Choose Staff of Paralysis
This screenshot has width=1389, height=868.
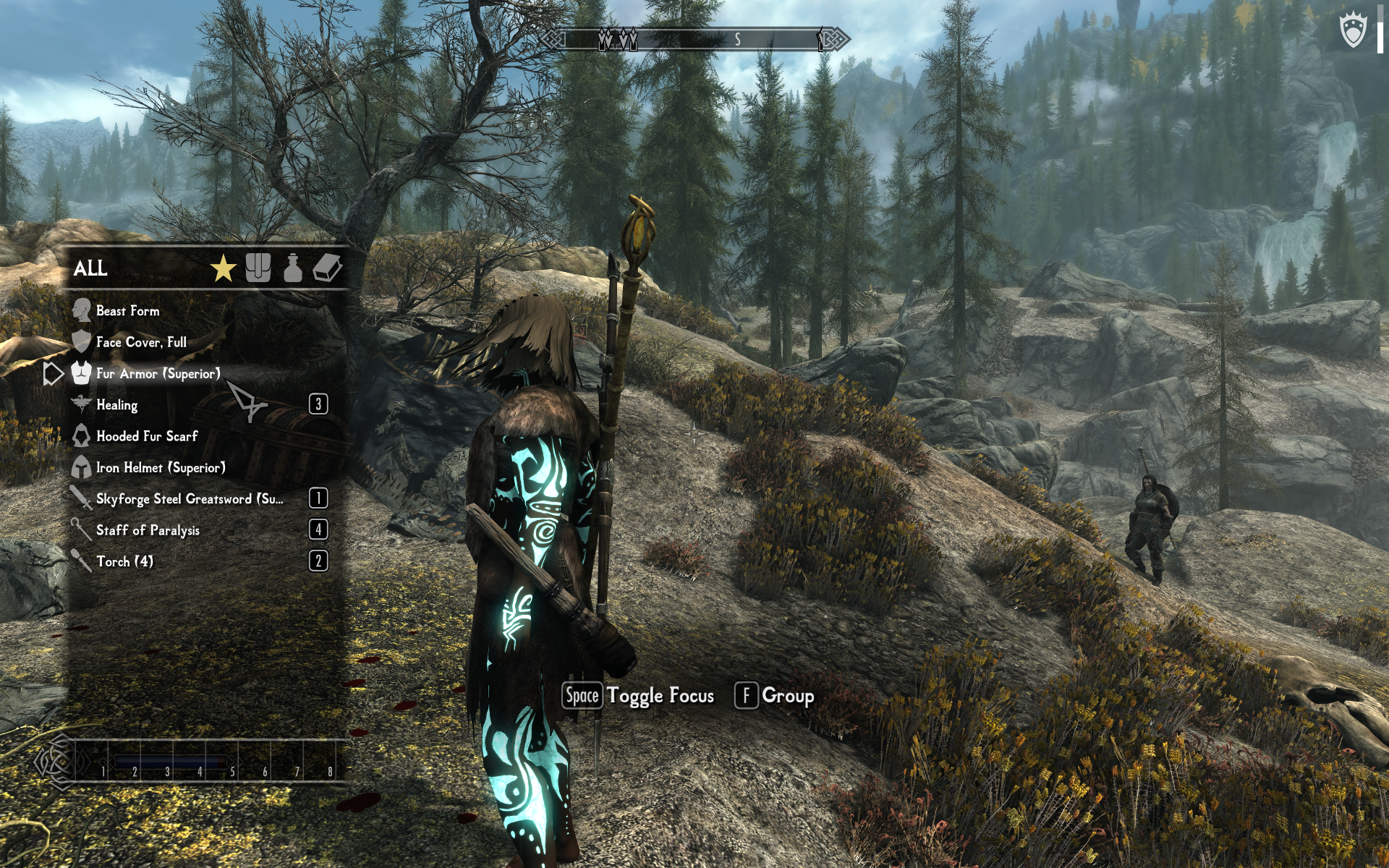tap(148, 530)
